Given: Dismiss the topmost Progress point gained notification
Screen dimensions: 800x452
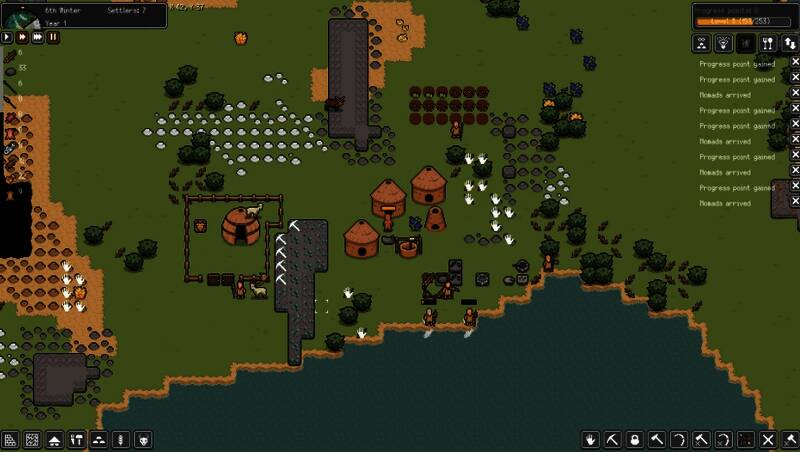Looking at the screenshot, I should point(795,63).
